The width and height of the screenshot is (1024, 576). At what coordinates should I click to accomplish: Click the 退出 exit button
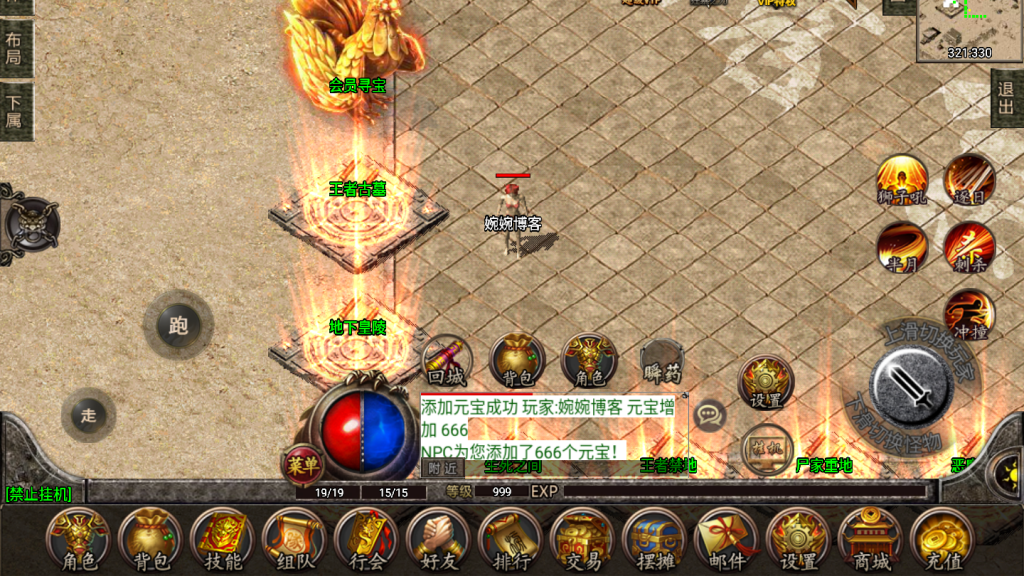[1007, 99]
